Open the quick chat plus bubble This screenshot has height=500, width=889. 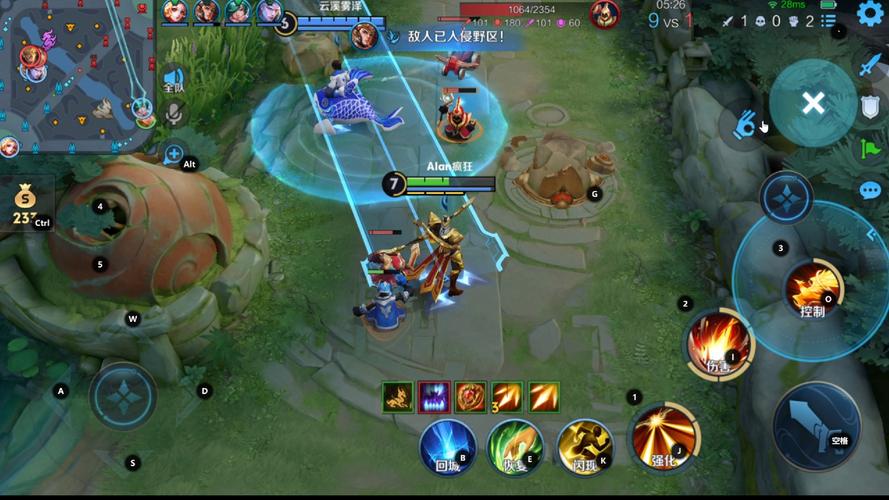173,155
